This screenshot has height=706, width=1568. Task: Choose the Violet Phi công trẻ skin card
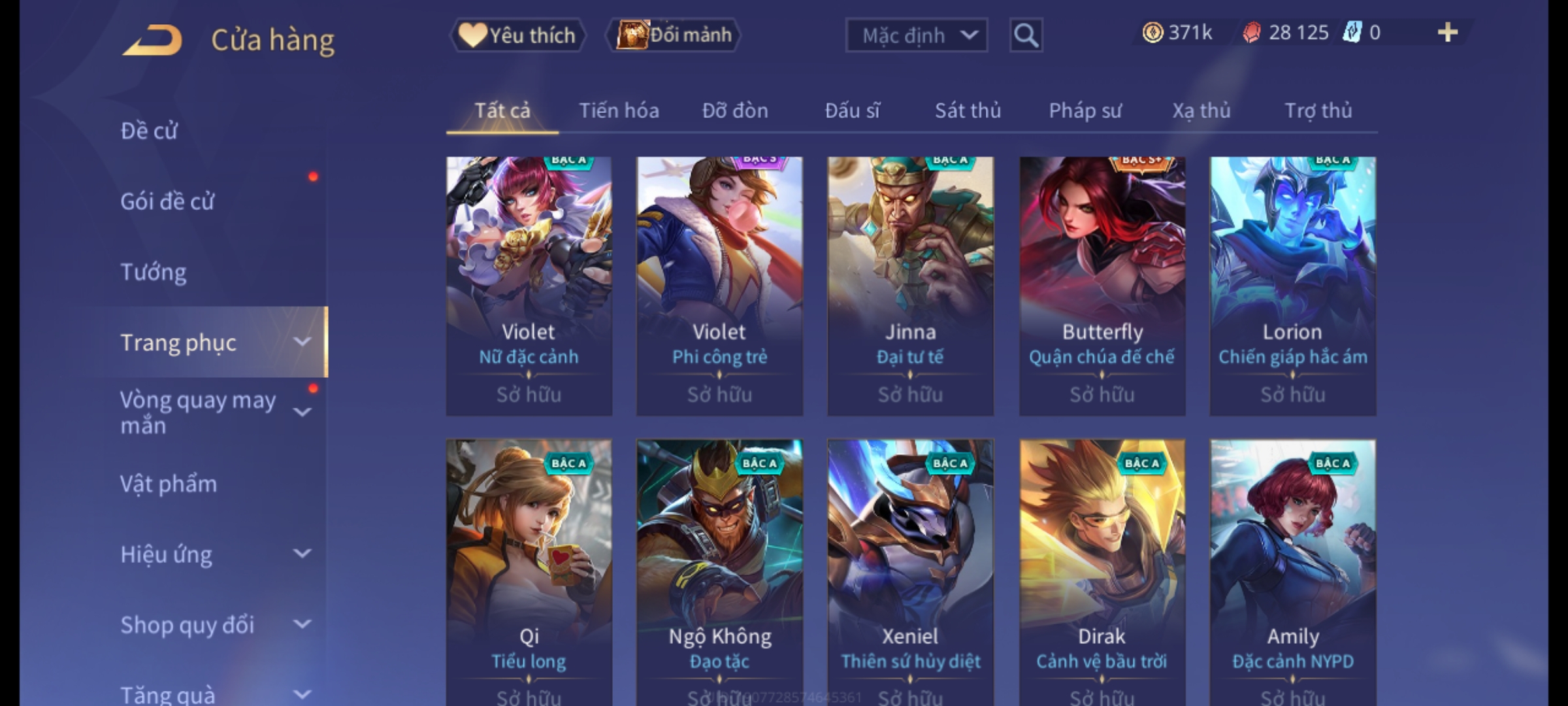(x=719, y=286)
